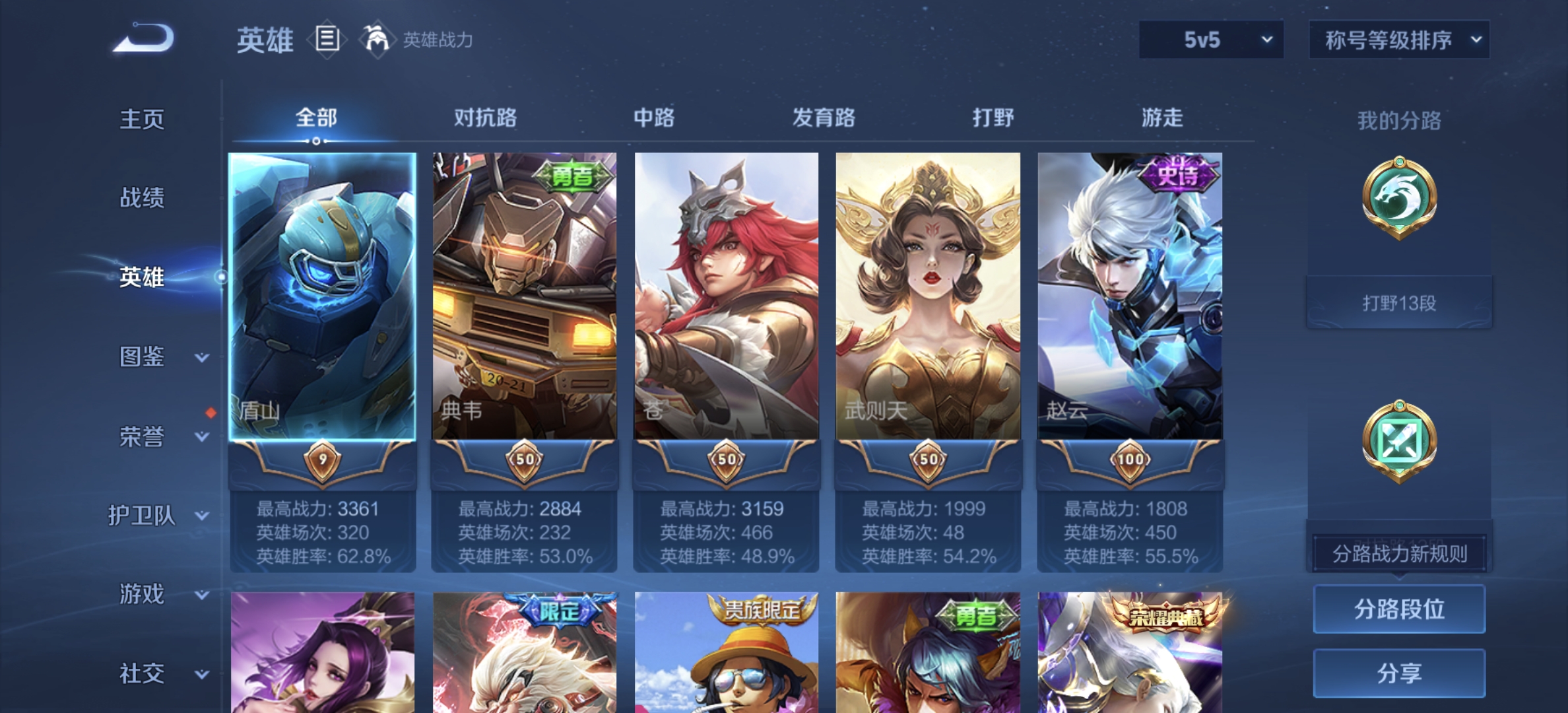
Task: Expand the 称号等级排序 sorting dropdown
Action: 1398,40
